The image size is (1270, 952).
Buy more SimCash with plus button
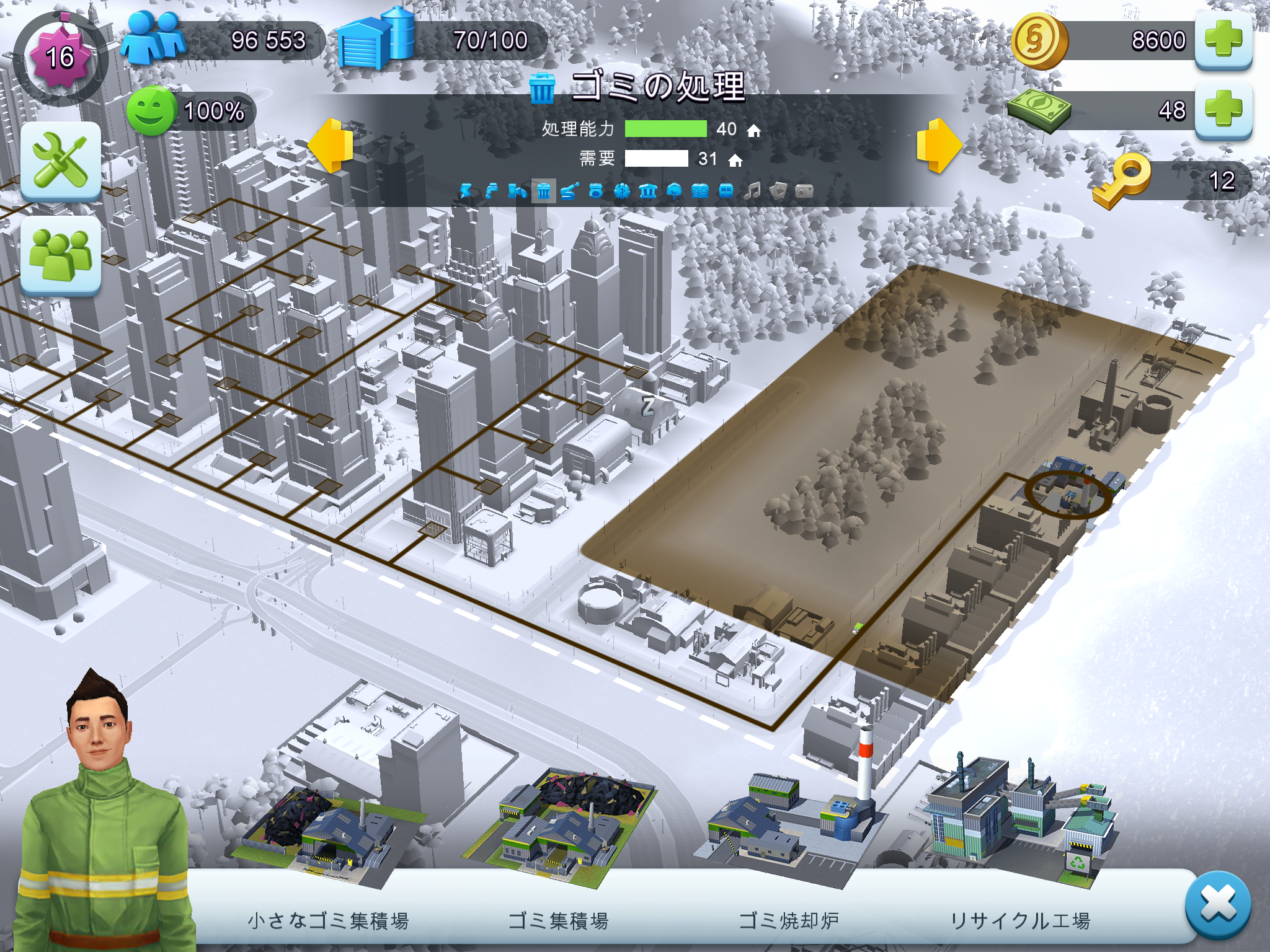point(1223,110)
